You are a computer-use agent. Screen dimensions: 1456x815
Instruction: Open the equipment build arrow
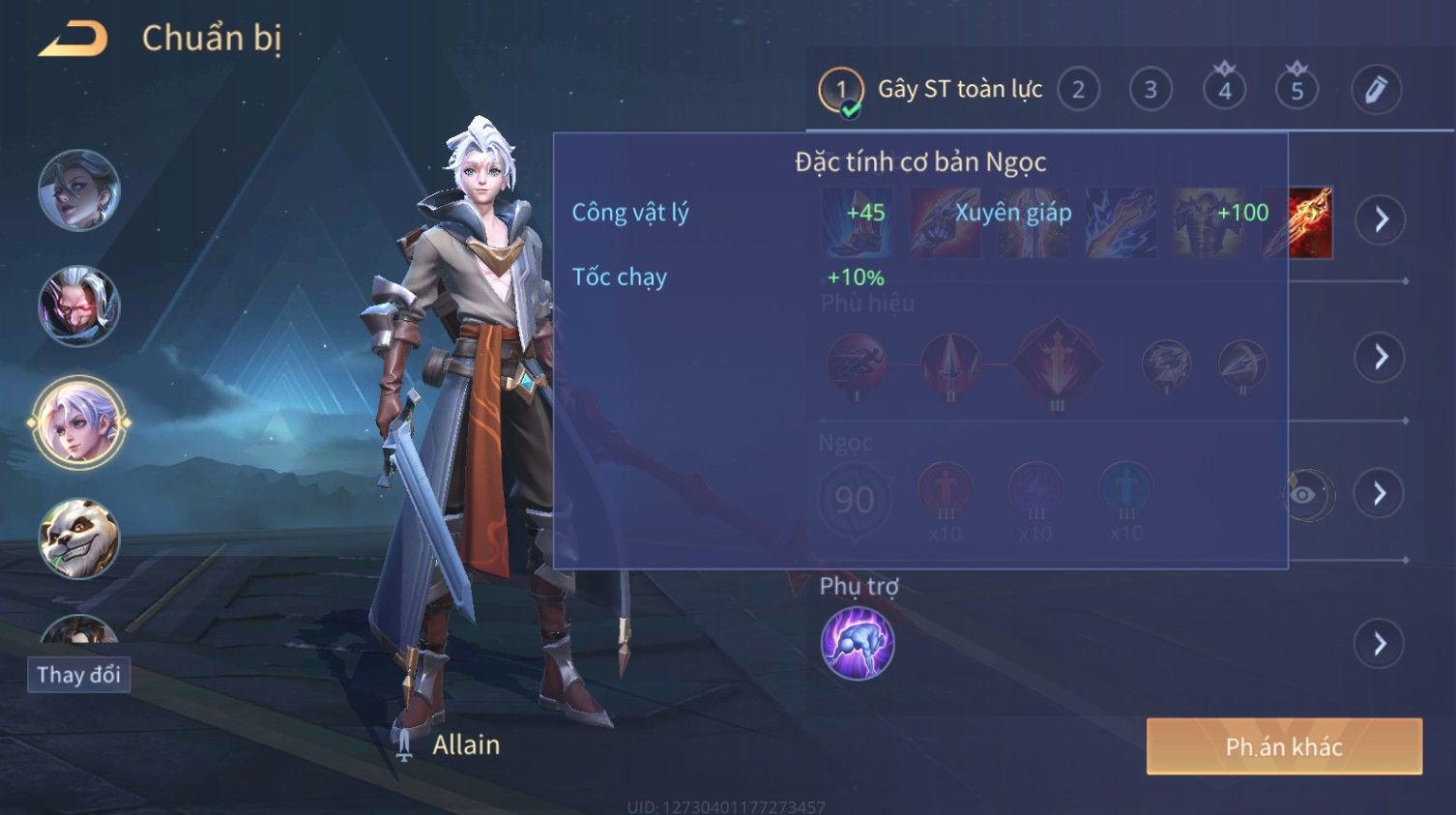pyautogui.click(x=1381, y=220)
